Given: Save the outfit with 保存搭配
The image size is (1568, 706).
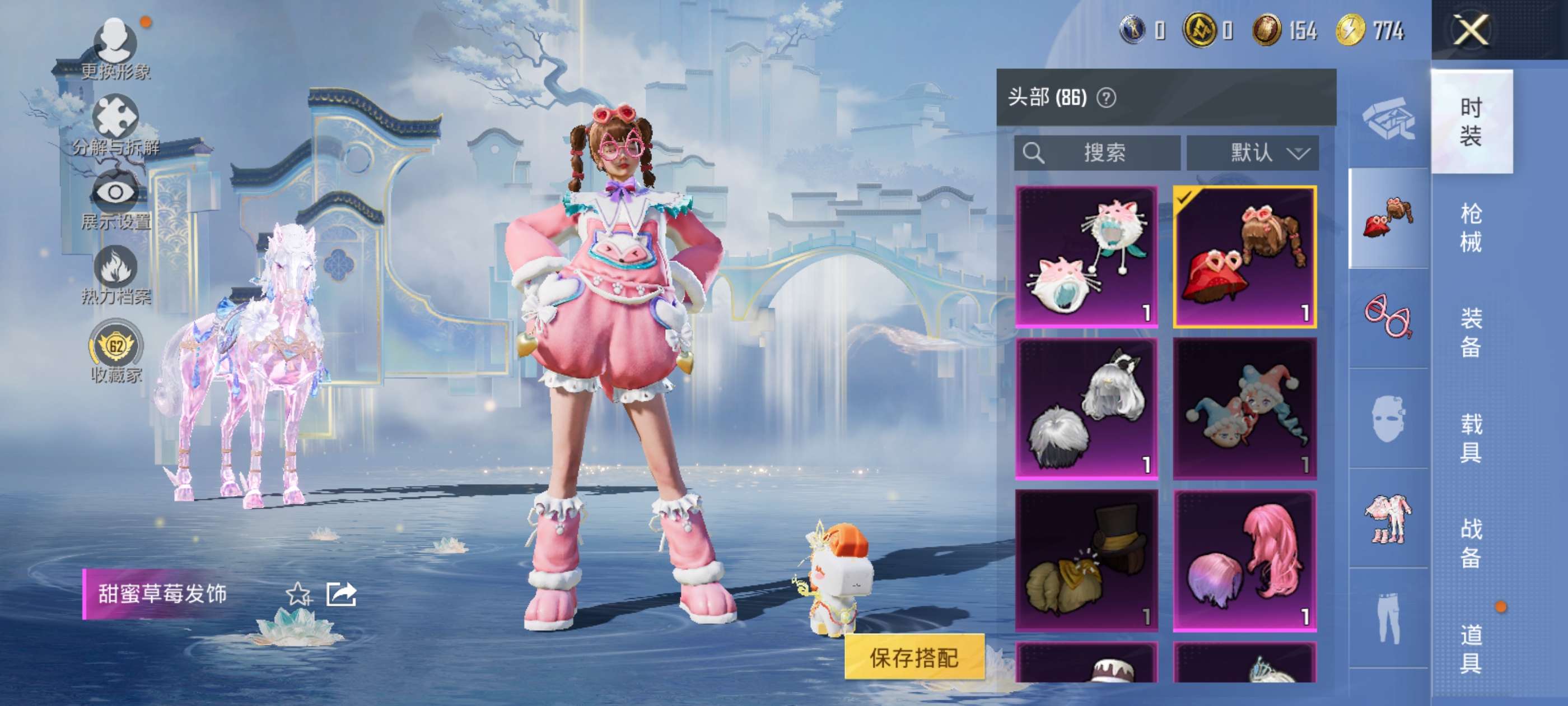Looking at the screenshot, I should click(x=914, y=657).
